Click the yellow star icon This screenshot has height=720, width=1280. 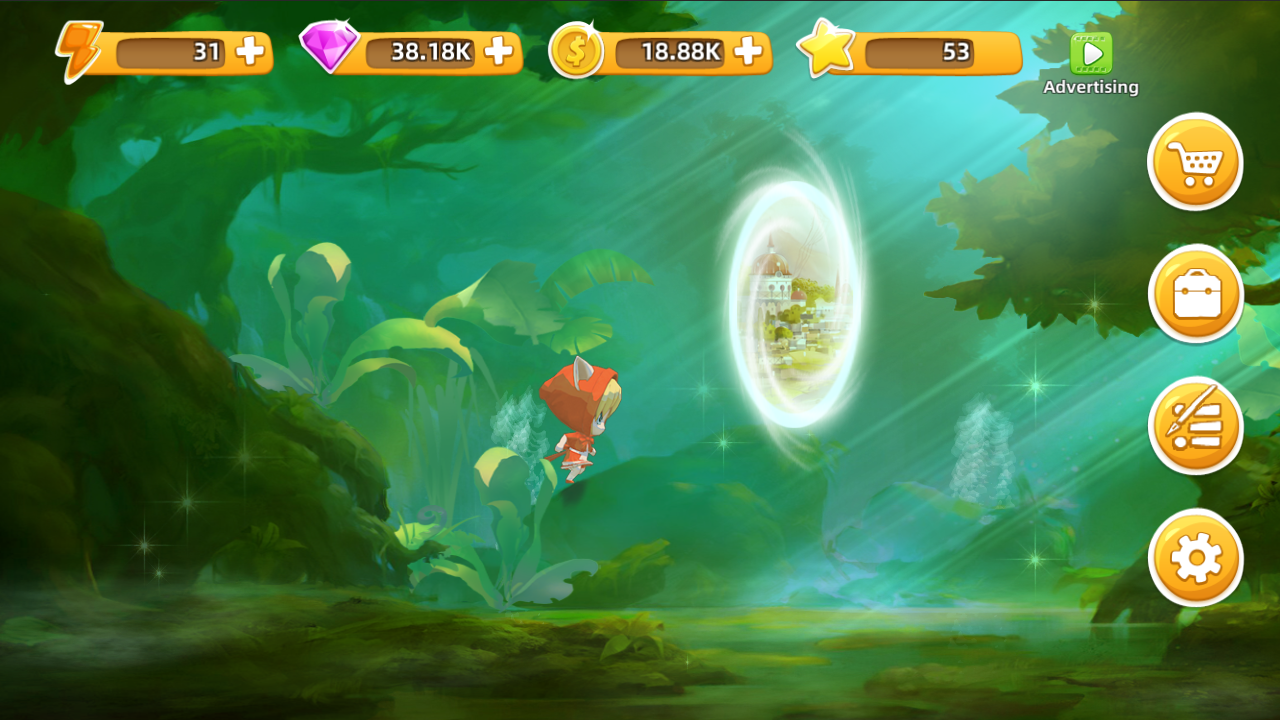[828, 48]
